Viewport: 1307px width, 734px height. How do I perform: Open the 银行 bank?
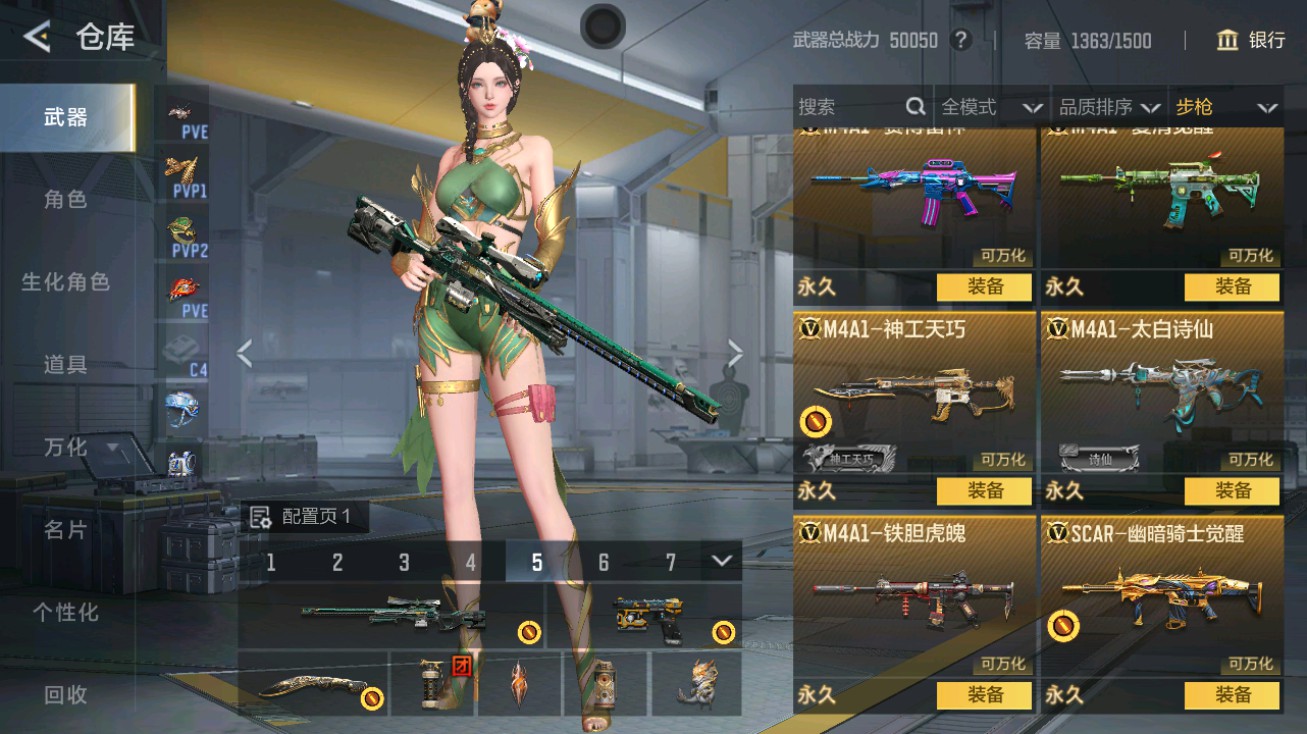coord(1250,40)
